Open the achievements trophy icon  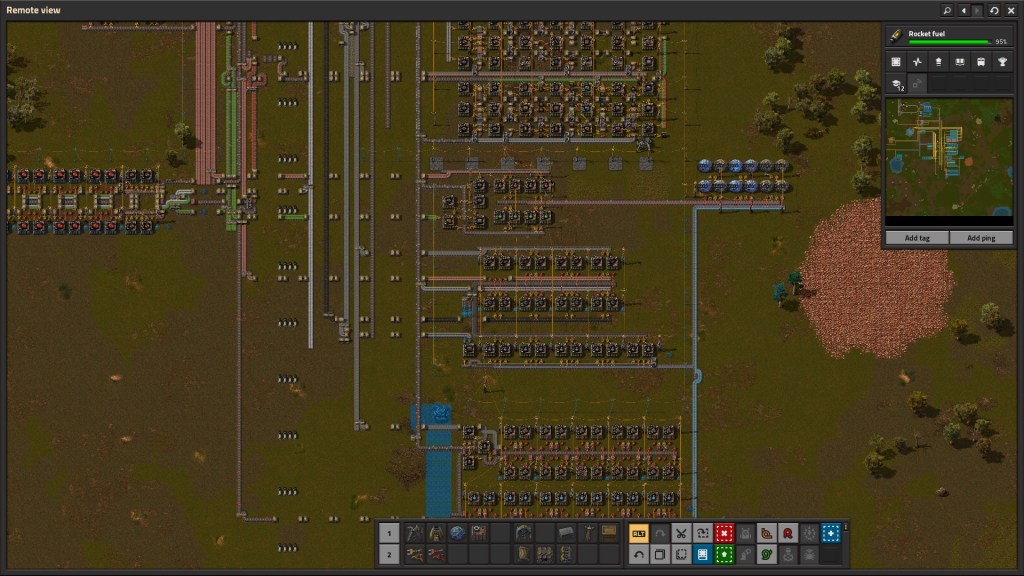[x=1002, y=62]
